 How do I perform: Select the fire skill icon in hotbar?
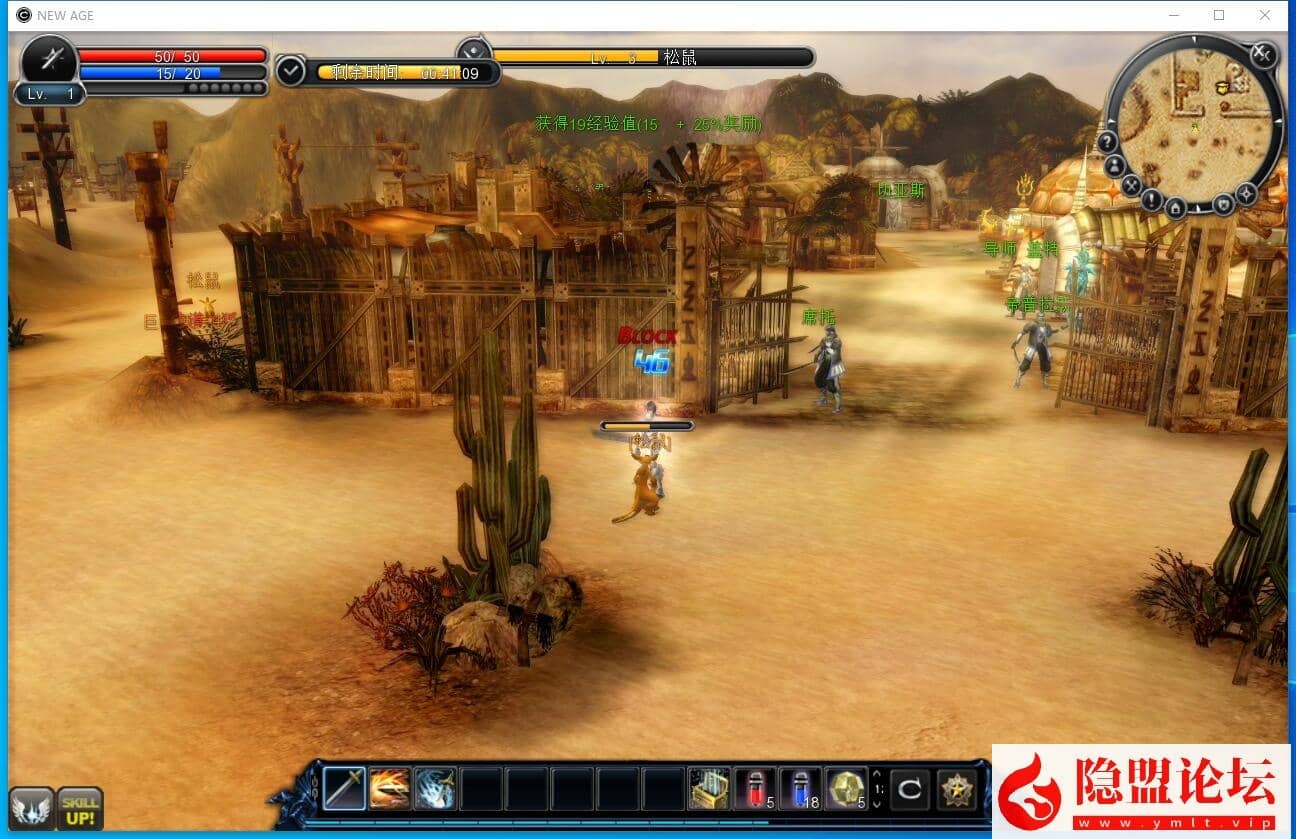[x=388, y=787]
